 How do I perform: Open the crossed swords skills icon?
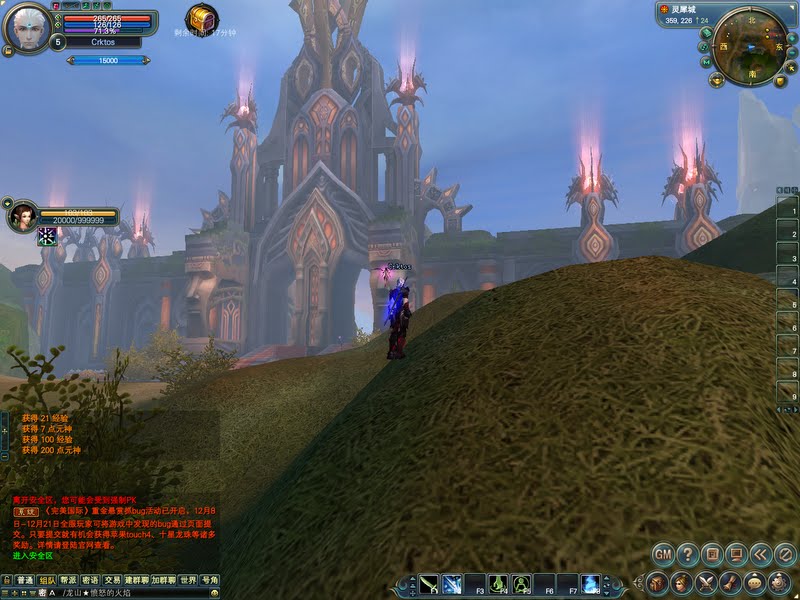707,582
